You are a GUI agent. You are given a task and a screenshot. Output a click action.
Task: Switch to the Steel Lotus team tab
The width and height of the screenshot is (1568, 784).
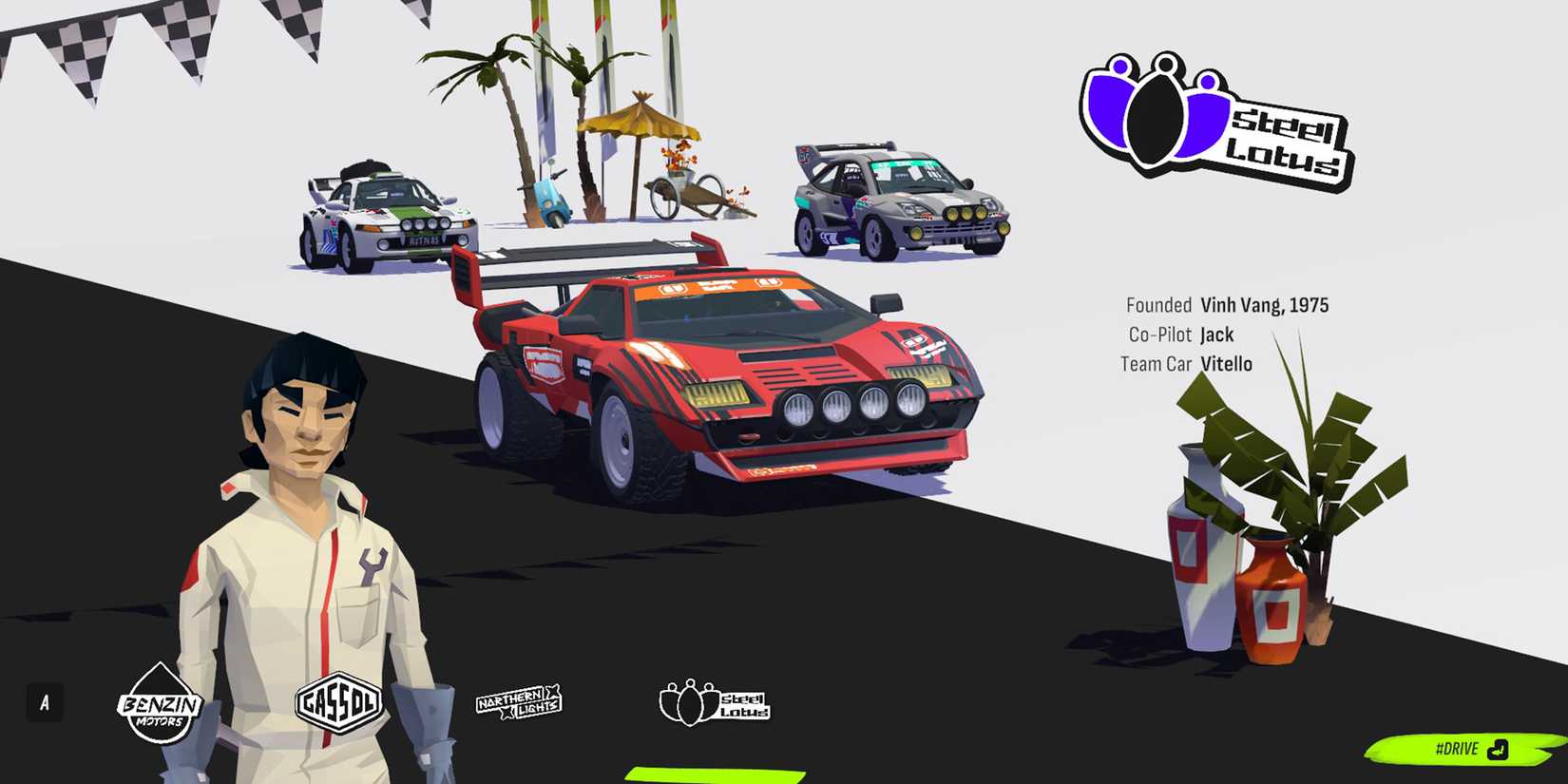714,705
